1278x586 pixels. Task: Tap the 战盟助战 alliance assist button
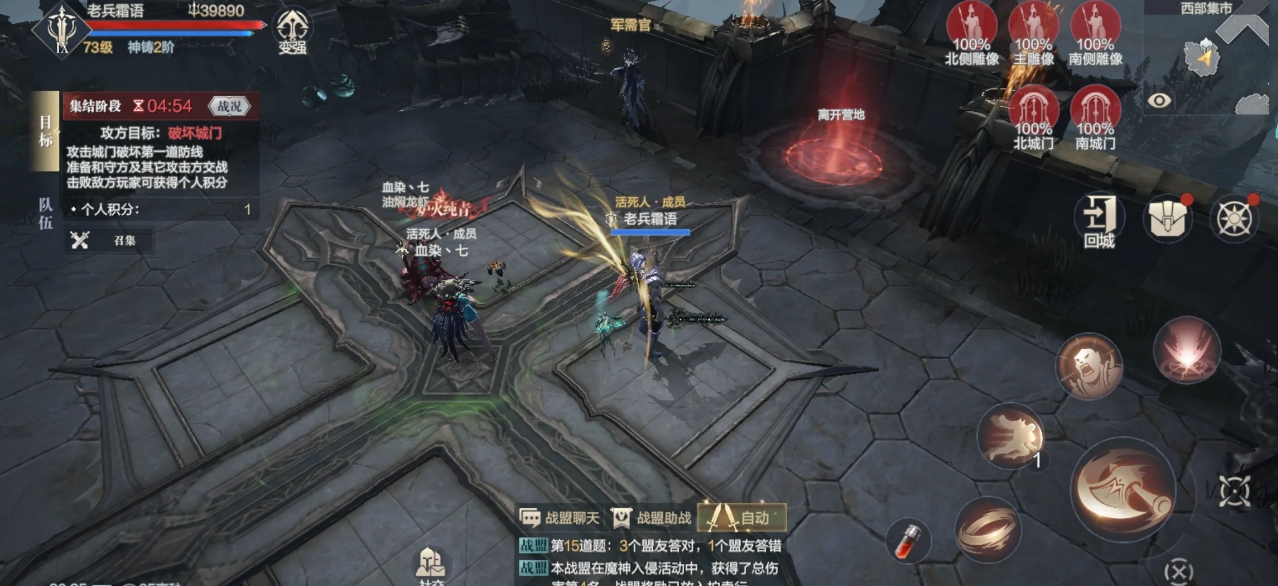[x=652, y=518]
